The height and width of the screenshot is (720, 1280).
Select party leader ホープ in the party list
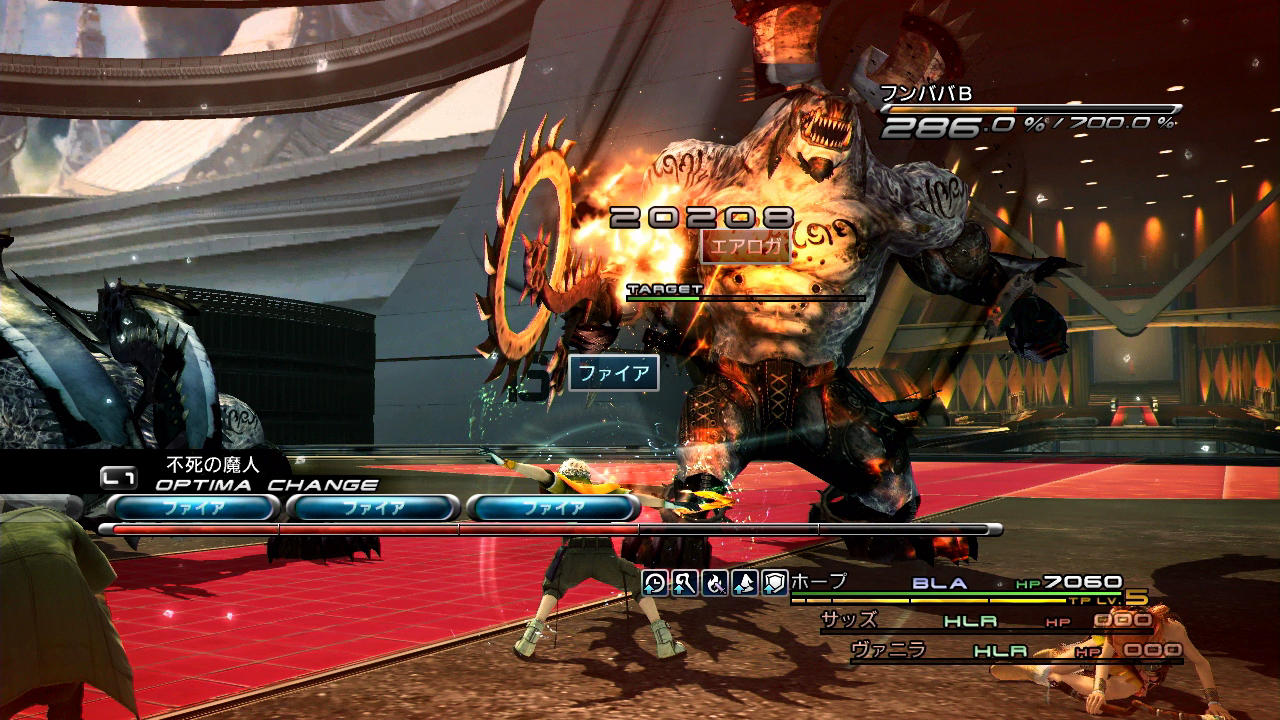tap(819, 582)
